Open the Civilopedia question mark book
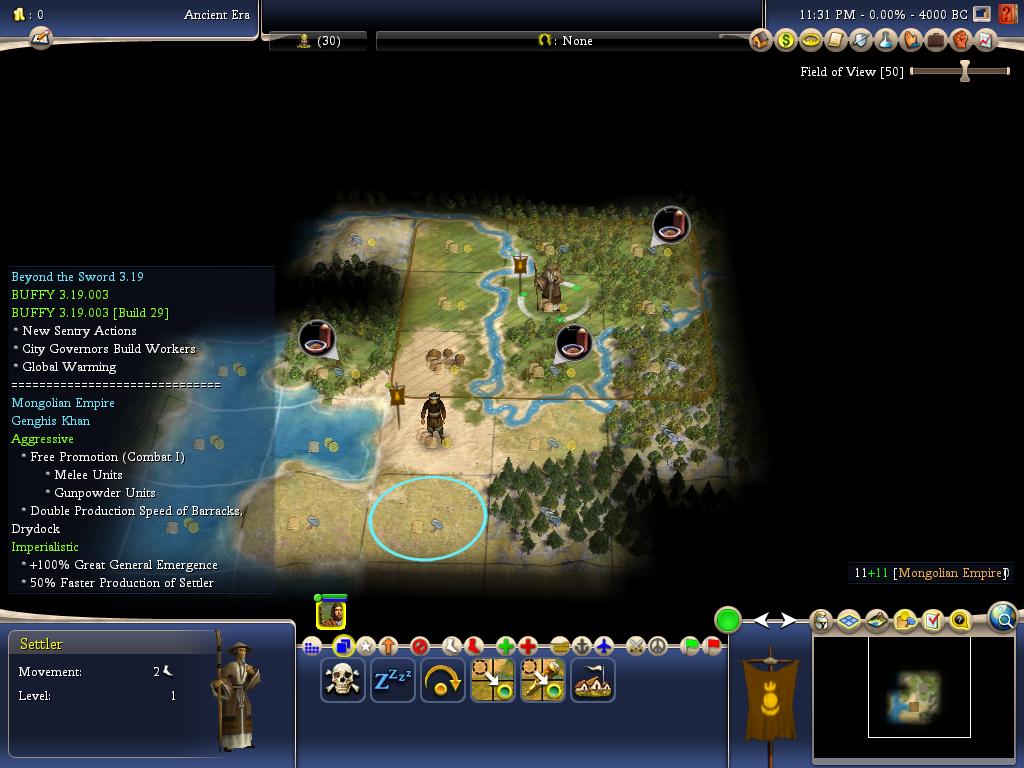 [1007, 15]
